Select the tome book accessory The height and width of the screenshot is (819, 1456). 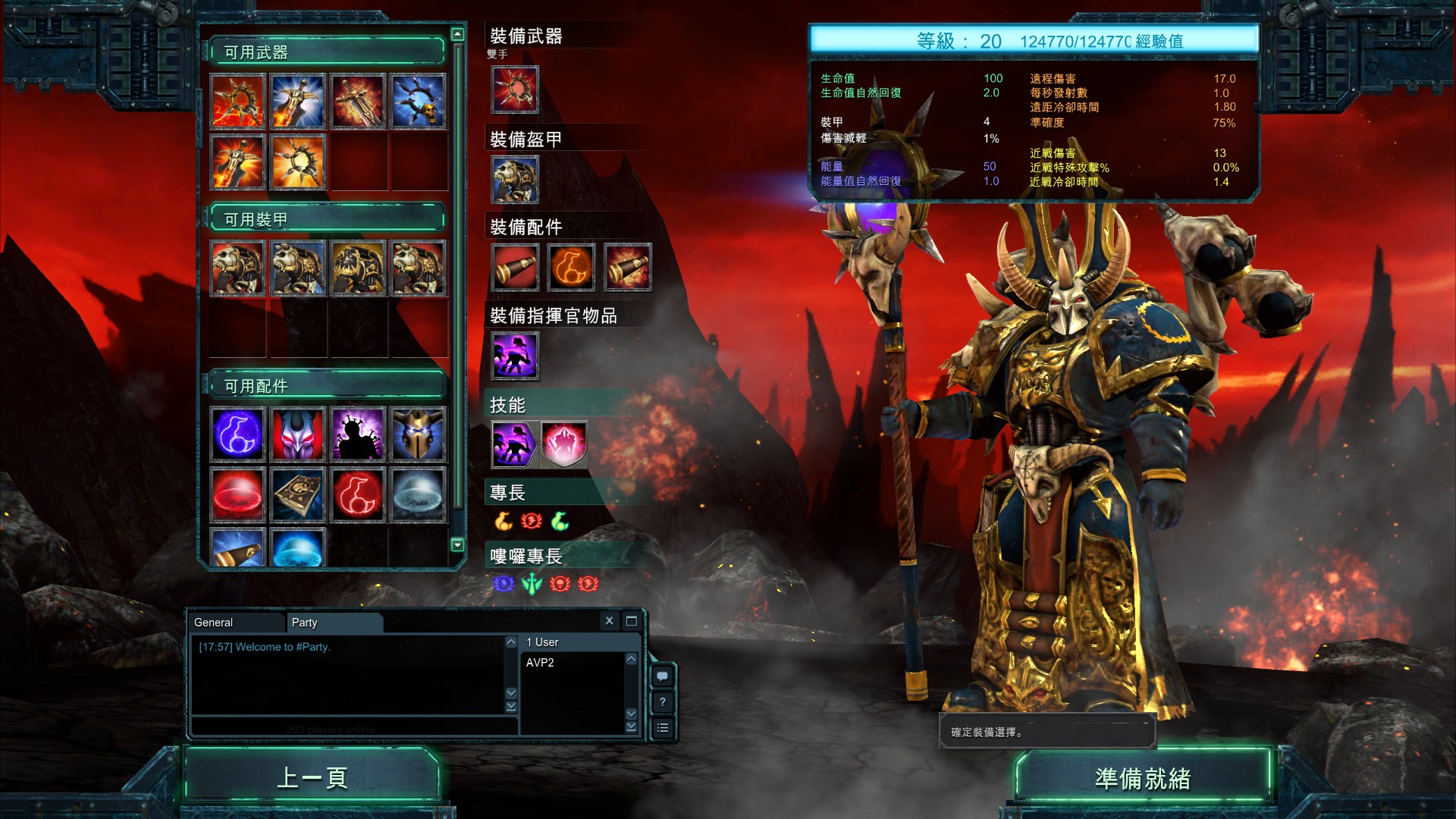(298, 494)
